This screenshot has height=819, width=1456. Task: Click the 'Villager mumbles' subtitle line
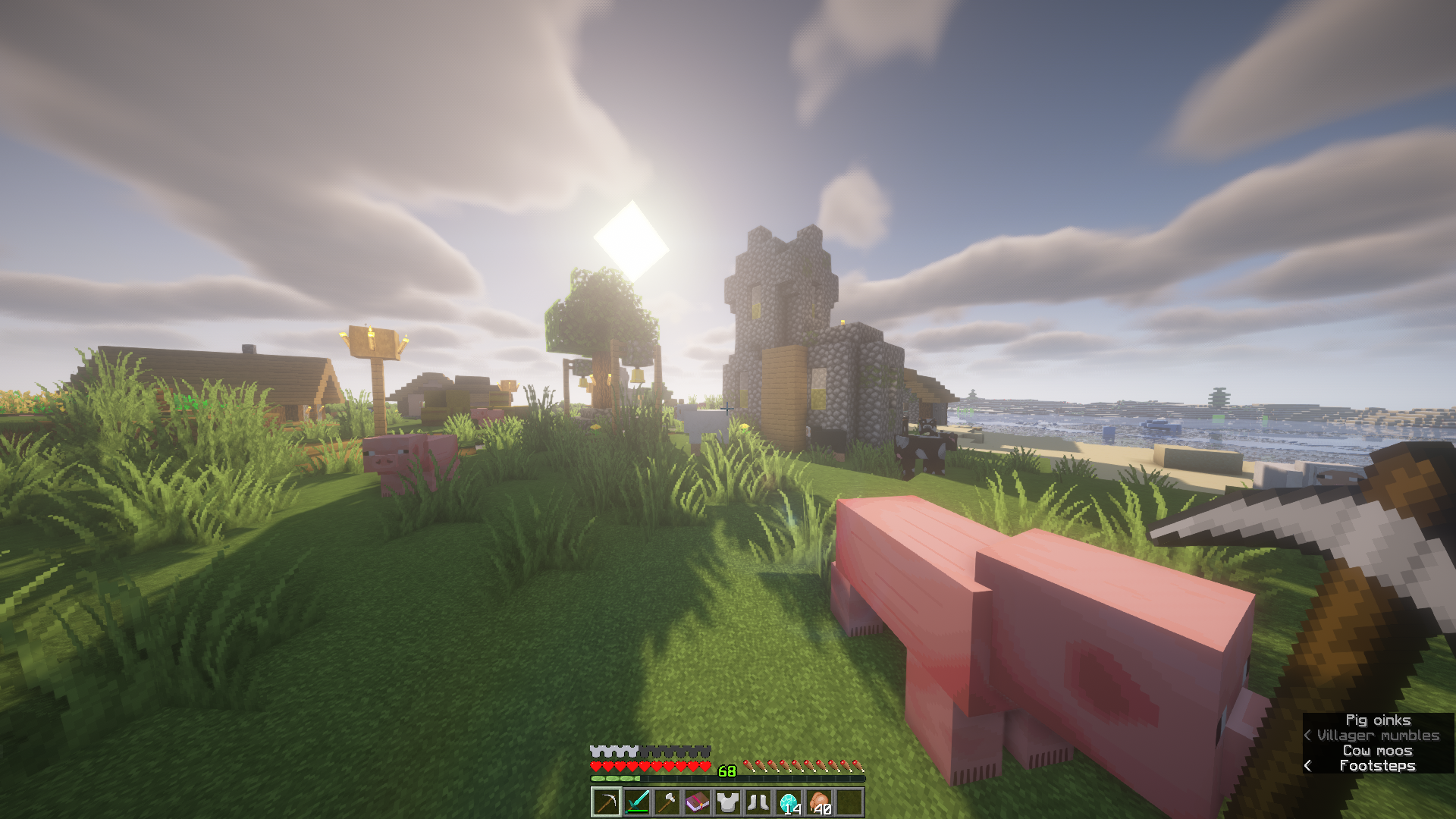coord(1373,735)
